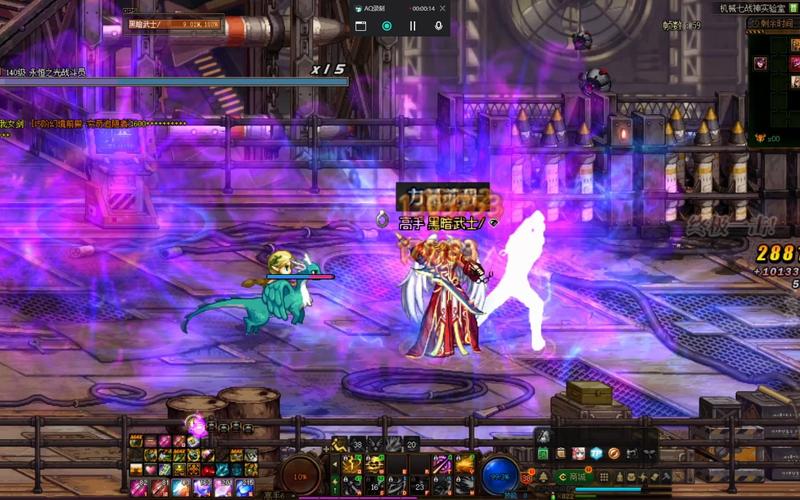Screen dimensions: 800x500
Task: Click the recorder's window mode icon
Action: [x=360, y=26]
